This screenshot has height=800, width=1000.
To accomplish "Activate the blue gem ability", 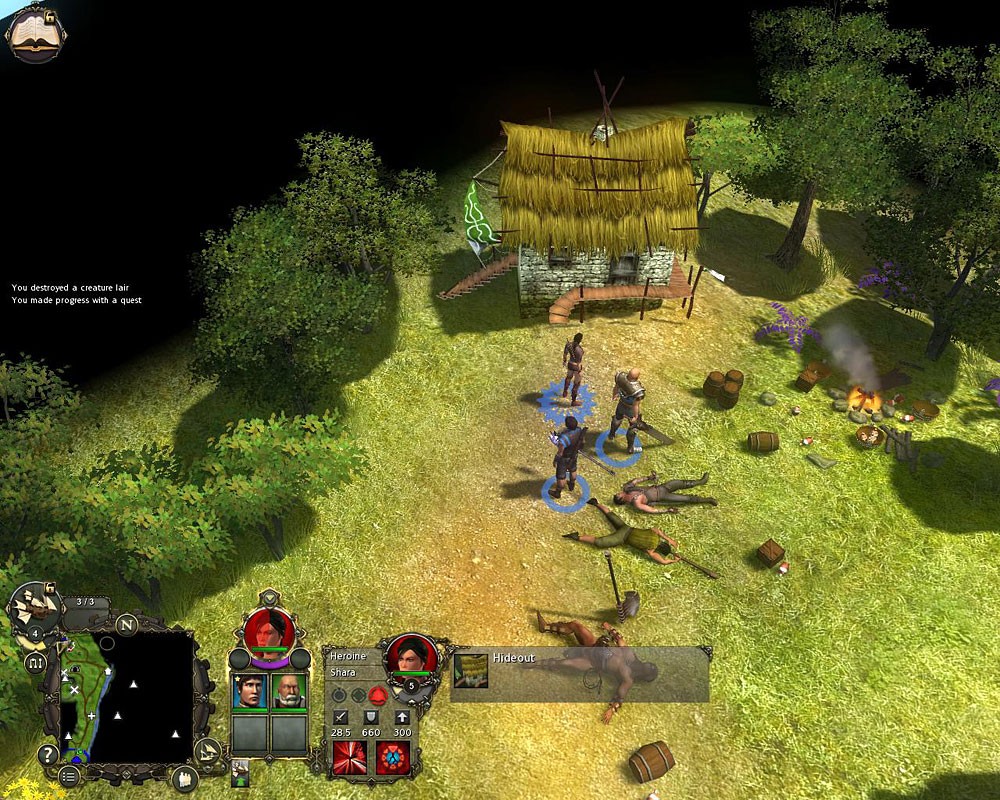I will (393, 757).
